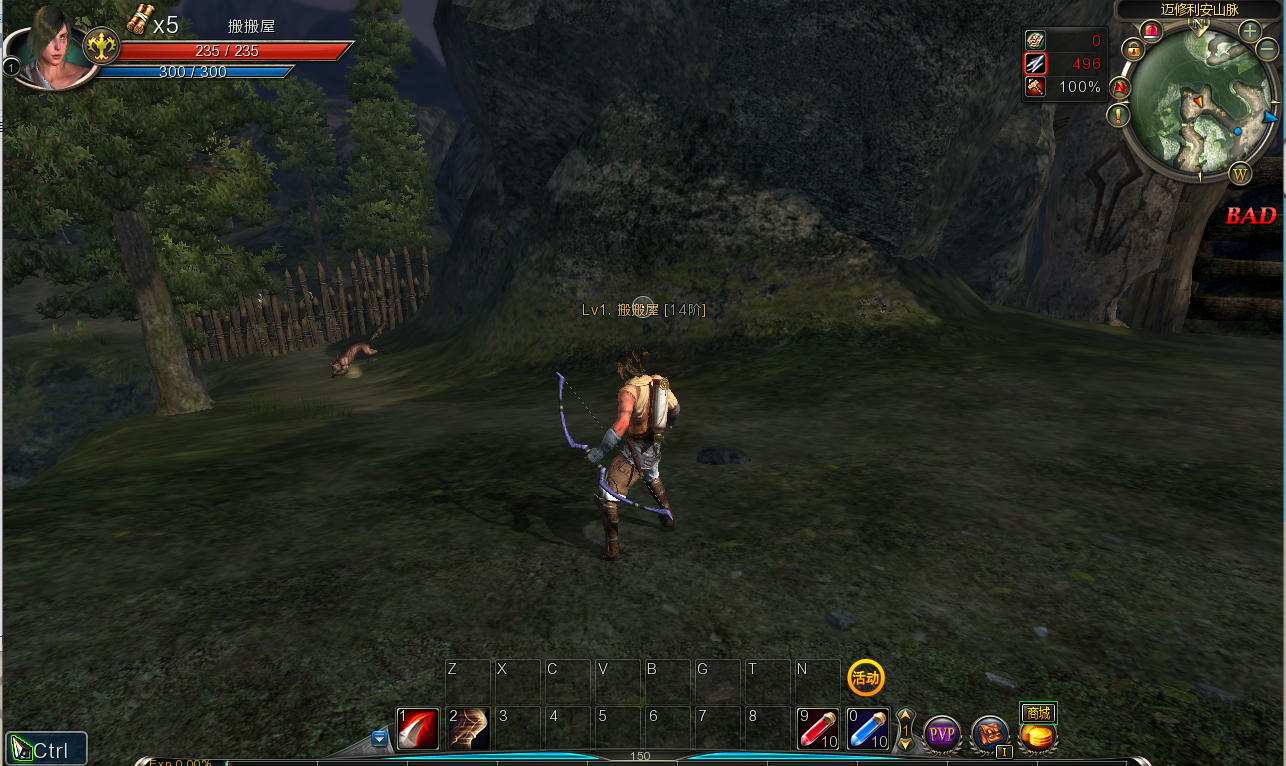
Task: Zoom in the minimap with plus
Action: (x=1249, y=31)
